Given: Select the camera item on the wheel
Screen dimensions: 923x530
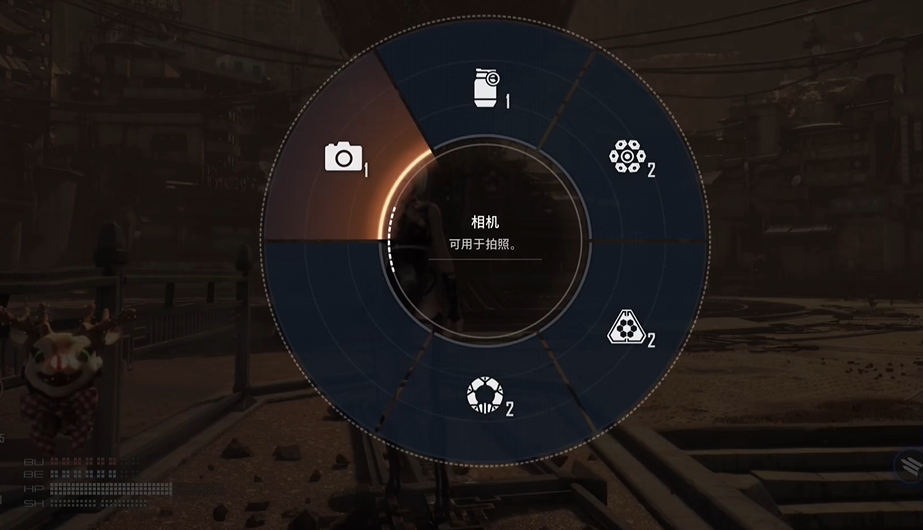Looking at the screenshot, I should pyautogui.click(x=343, y=157).
